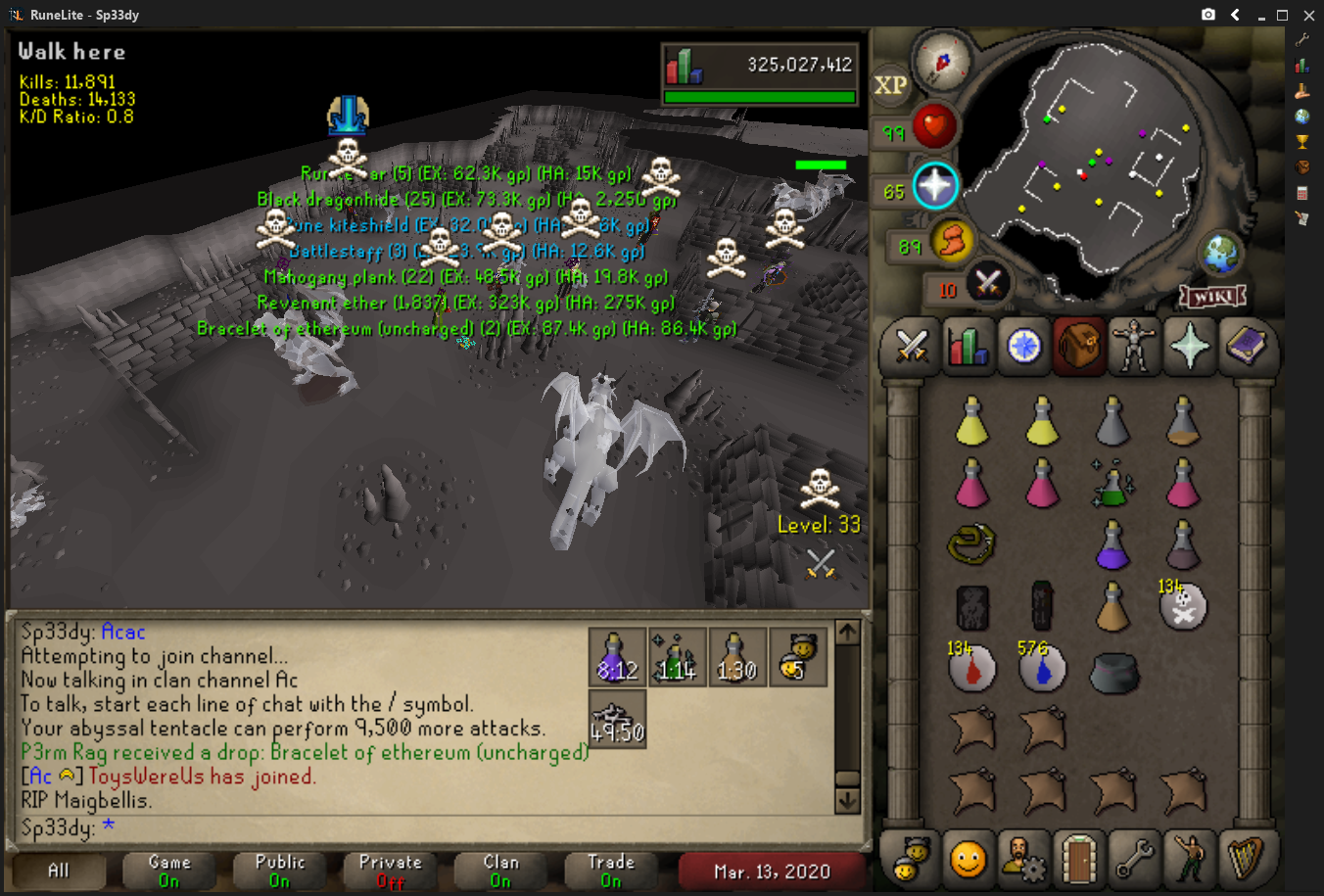Viewport: 1324px width, 896px height.
Task: Open the Logout door tab
Action: coord(1078,859)
